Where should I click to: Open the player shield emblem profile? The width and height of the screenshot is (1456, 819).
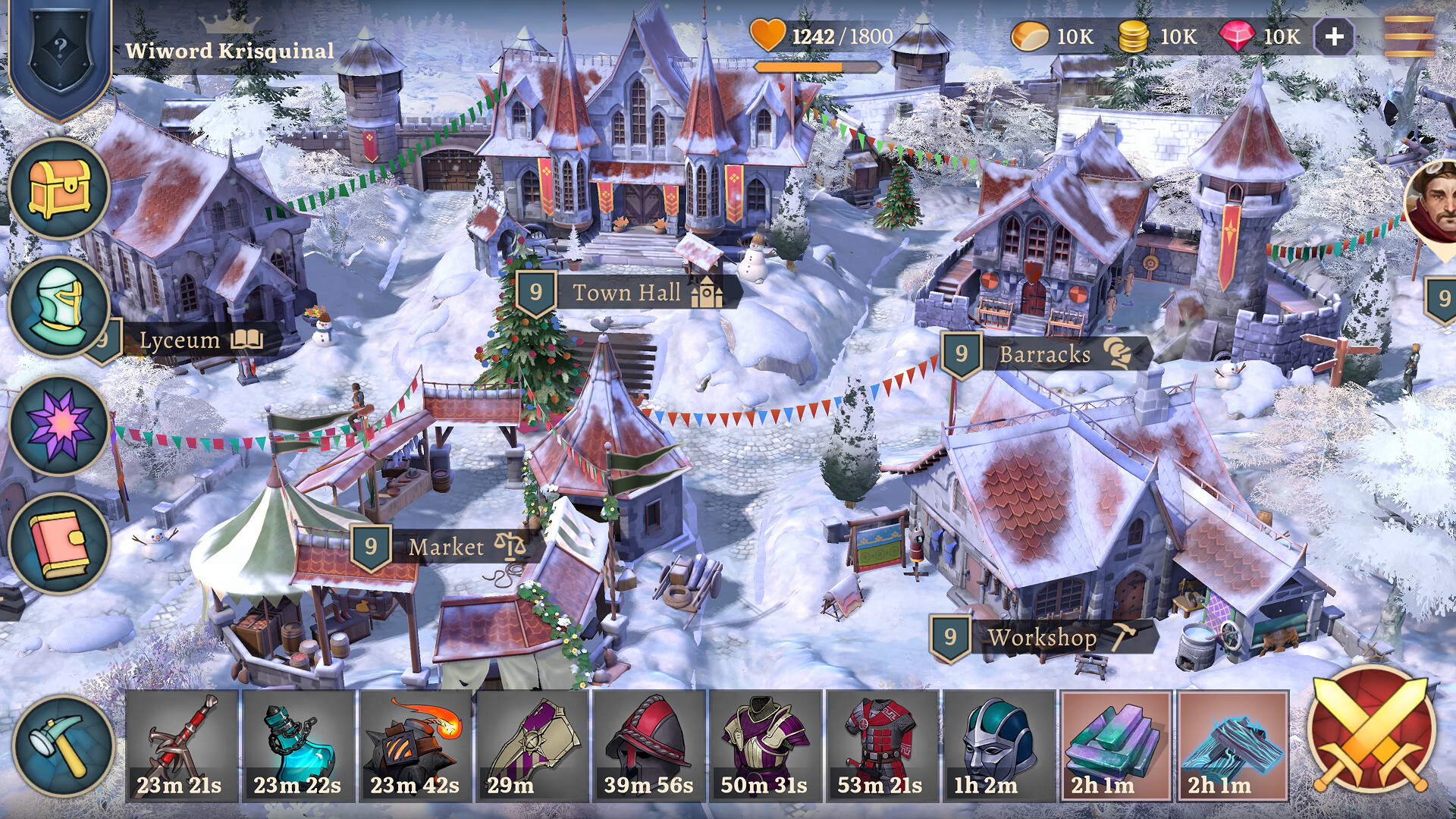pyautogui.click(x=59, y=53)
